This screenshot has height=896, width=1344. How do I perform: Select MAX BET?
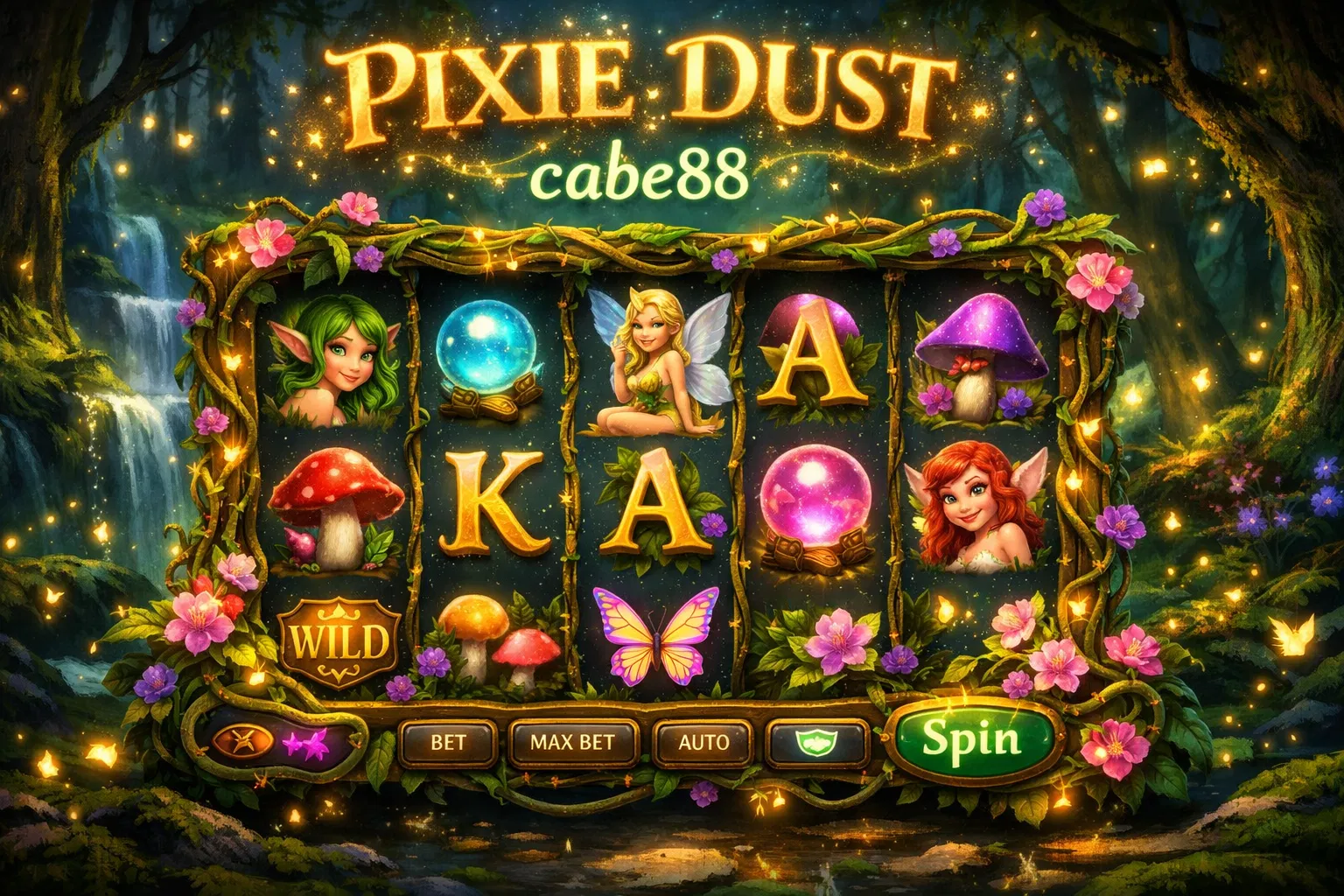[573, 743]
